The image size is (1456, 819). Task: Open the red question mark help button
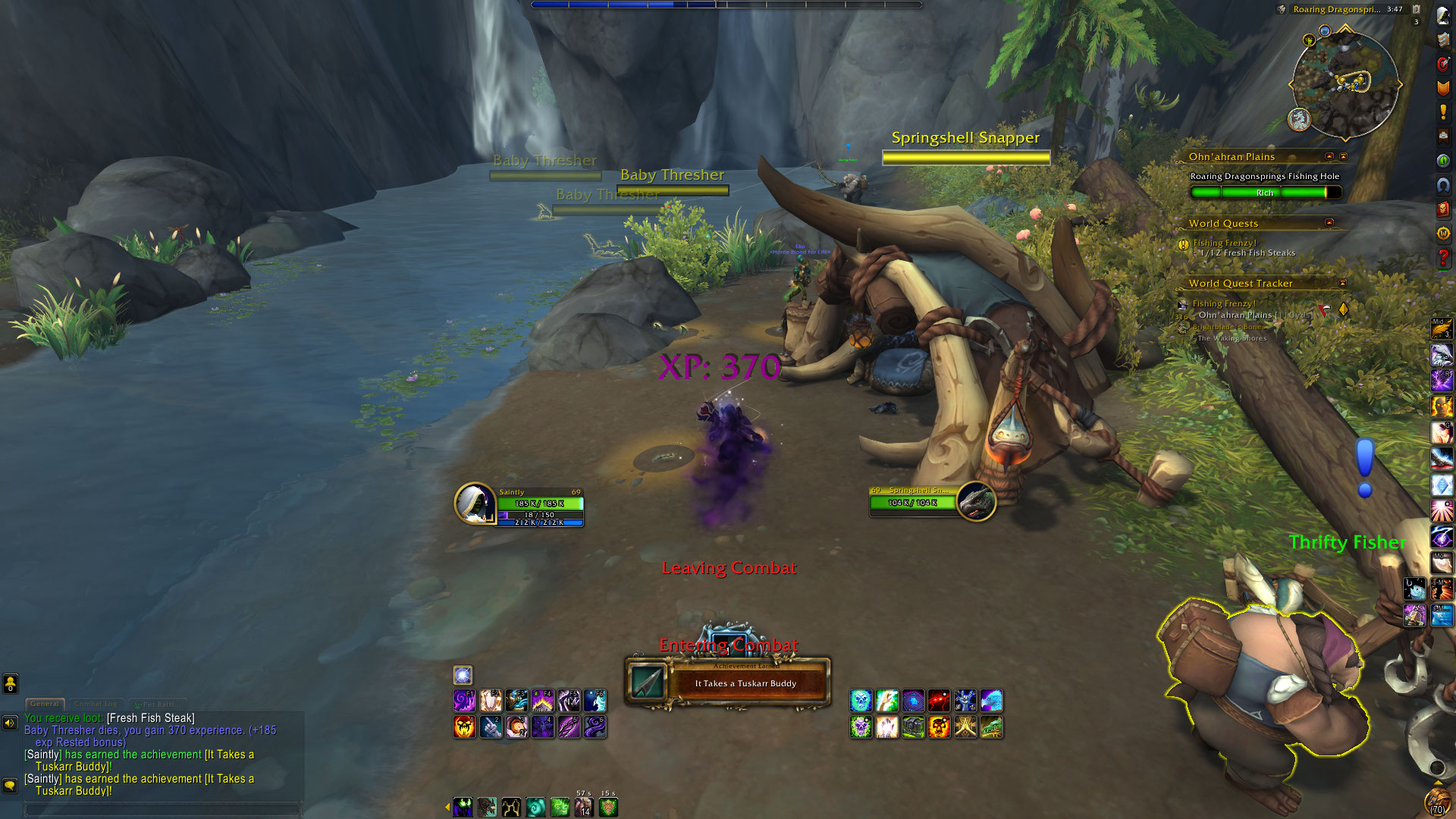tap(1443, 258)
